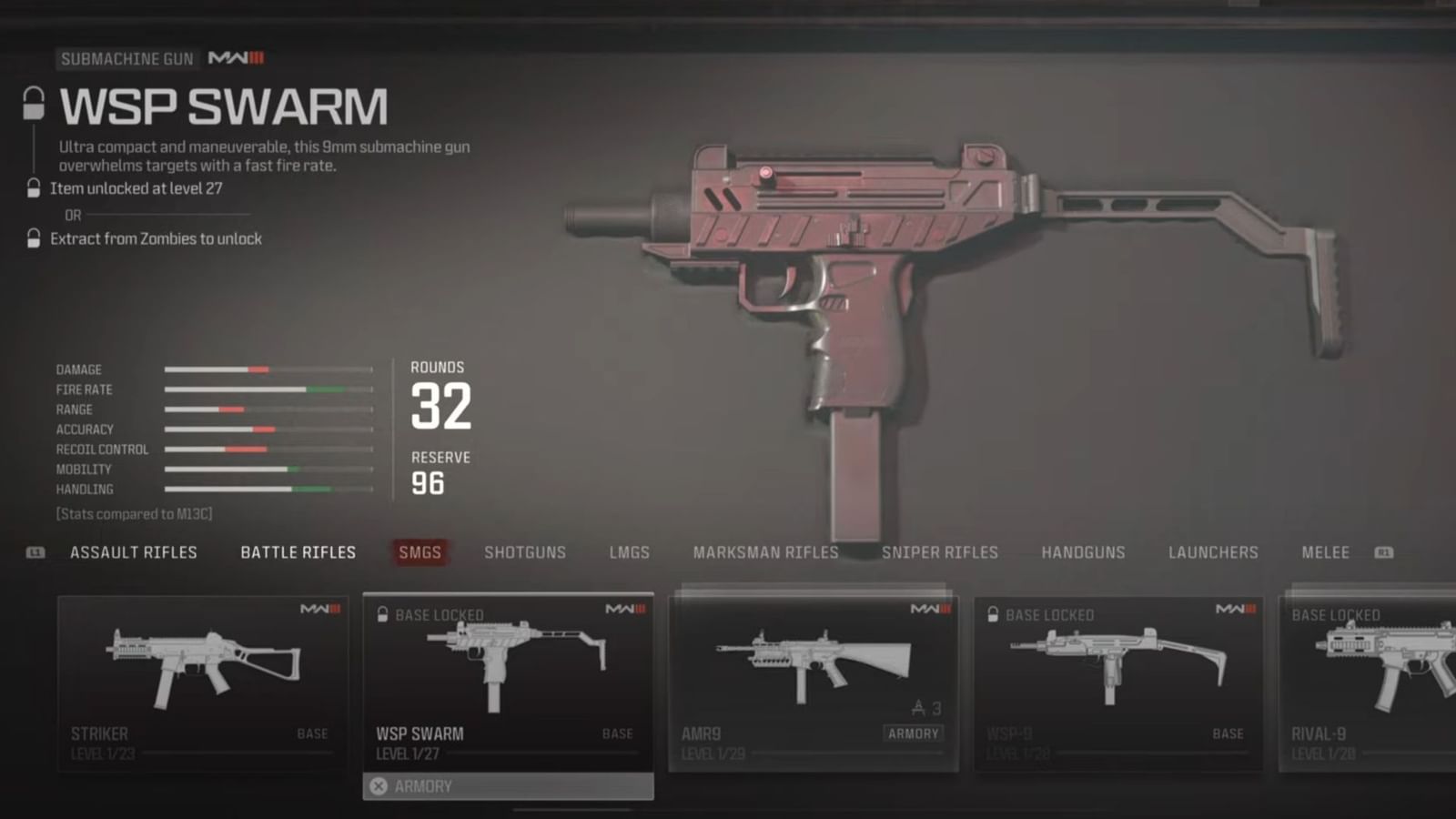Open the Sniper Rifles weapon category

point(939,552)
